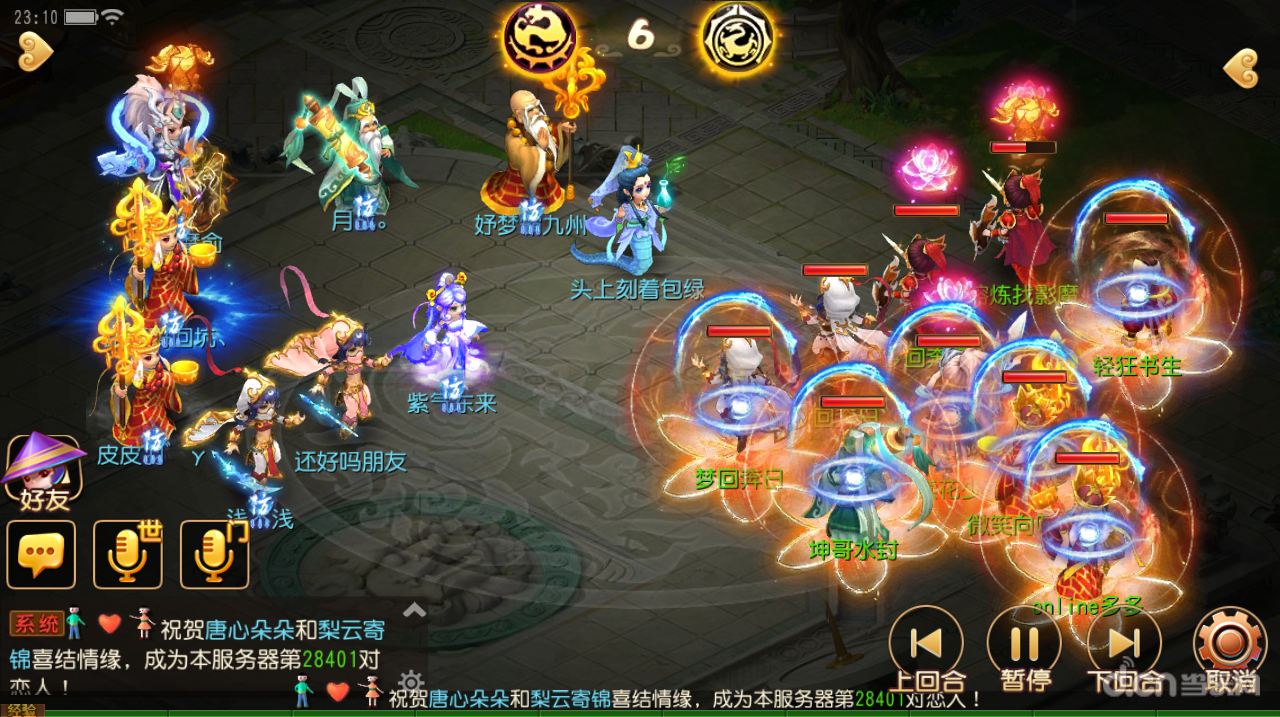The image size is (1280, 717).
Task: Skip to the next round (下回合)
Action: [1123, 644]
